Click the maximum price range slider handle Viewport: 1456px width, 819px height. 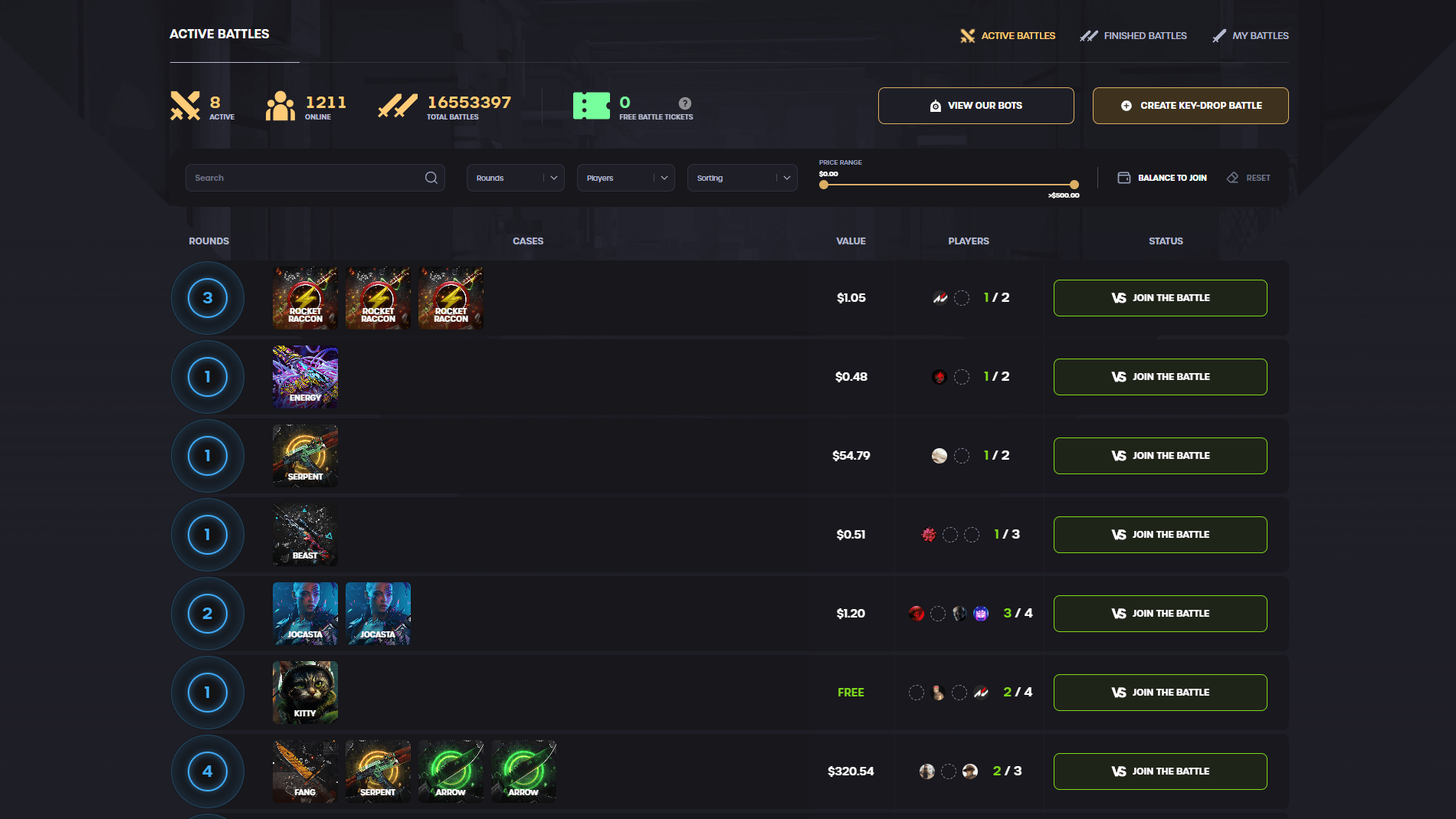[x=1073, y=185]
